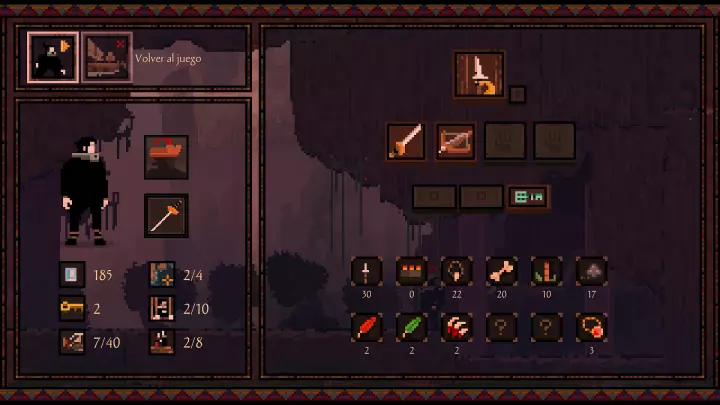The image size is (720, 405).
Task: Click the small square beside the dagger slot
Action: tap(517, 95)
